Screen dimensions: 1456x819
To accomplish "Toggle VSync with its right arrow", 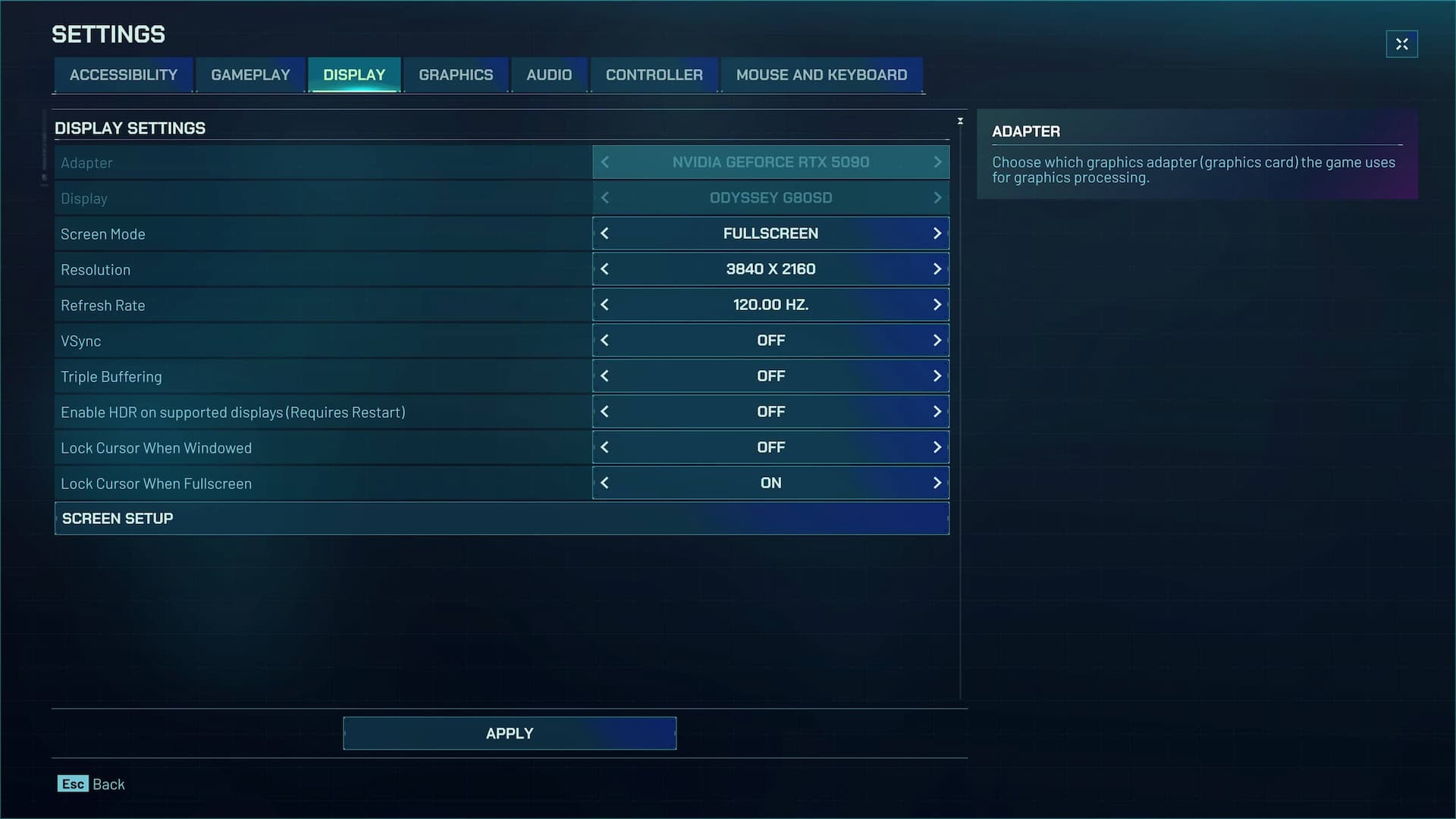I will click(x=937, y=340).
